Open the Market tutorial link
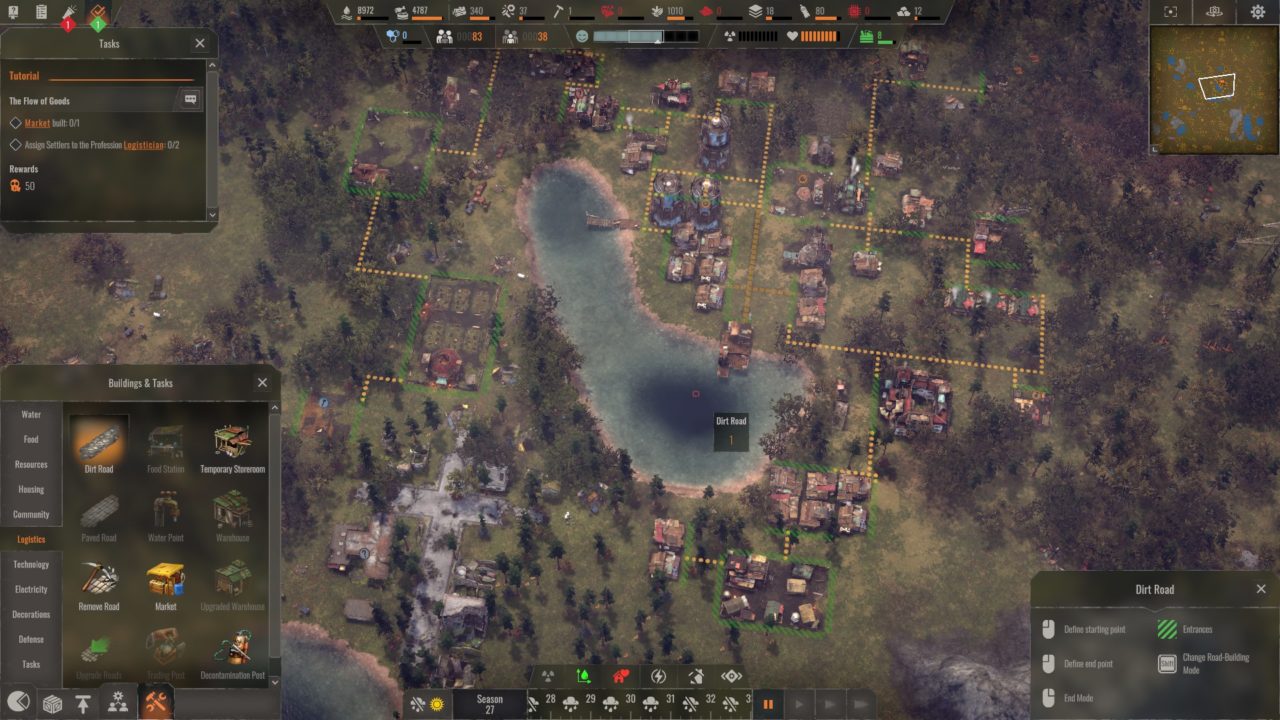 click(x=37, y=123)
